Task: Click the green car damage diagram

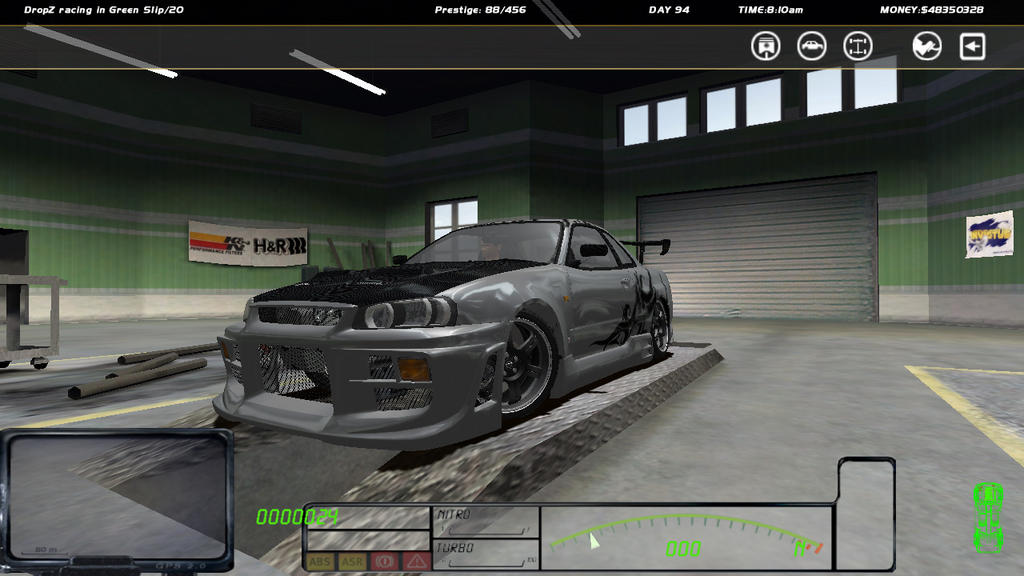Action: pos(988,516)
